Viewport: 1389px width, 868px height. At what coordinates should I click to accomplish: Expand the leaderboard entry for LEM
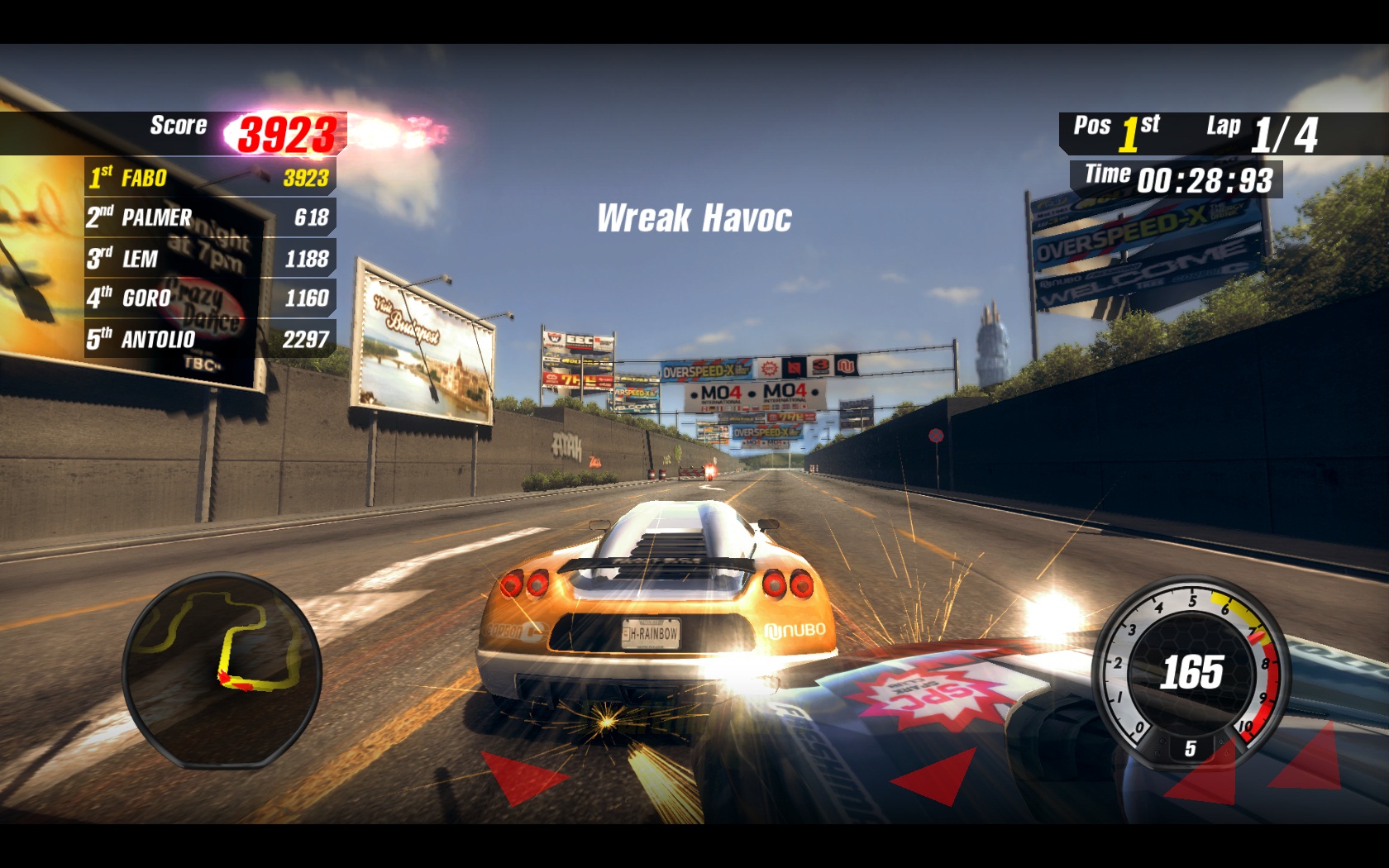pos(142,259)
